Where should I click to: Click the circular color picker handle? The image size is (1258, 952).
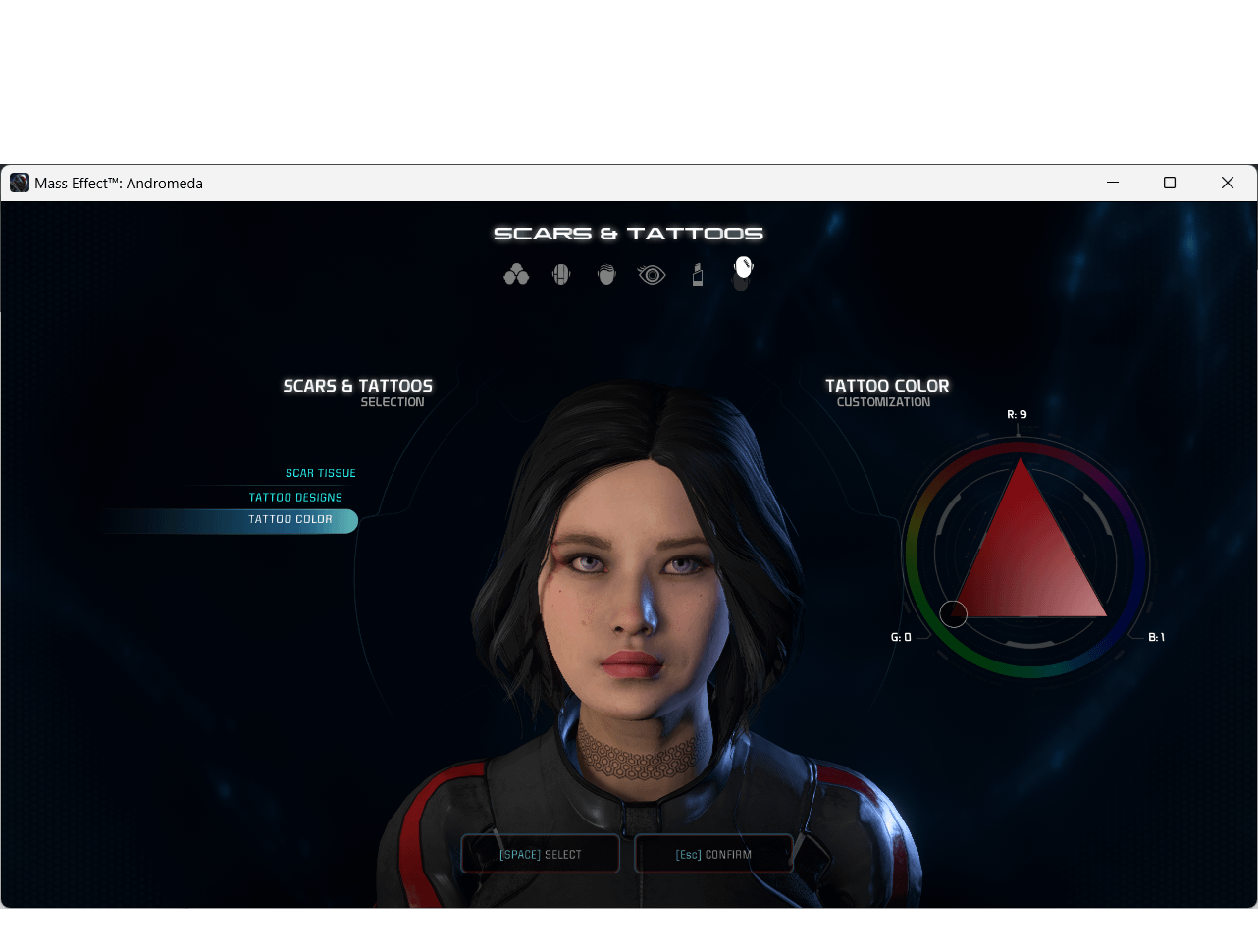pos(954,614)
